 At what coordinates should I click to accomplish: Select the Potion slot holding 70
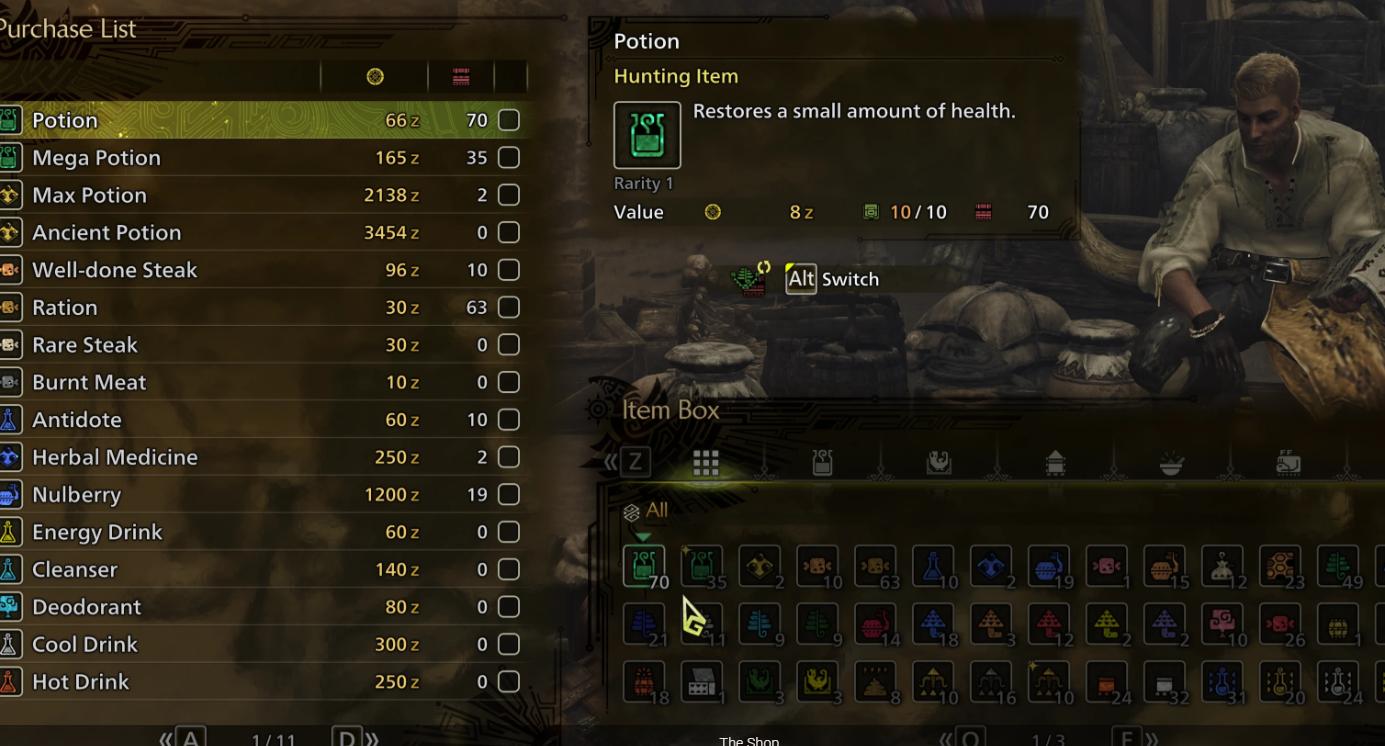[643, 566]
